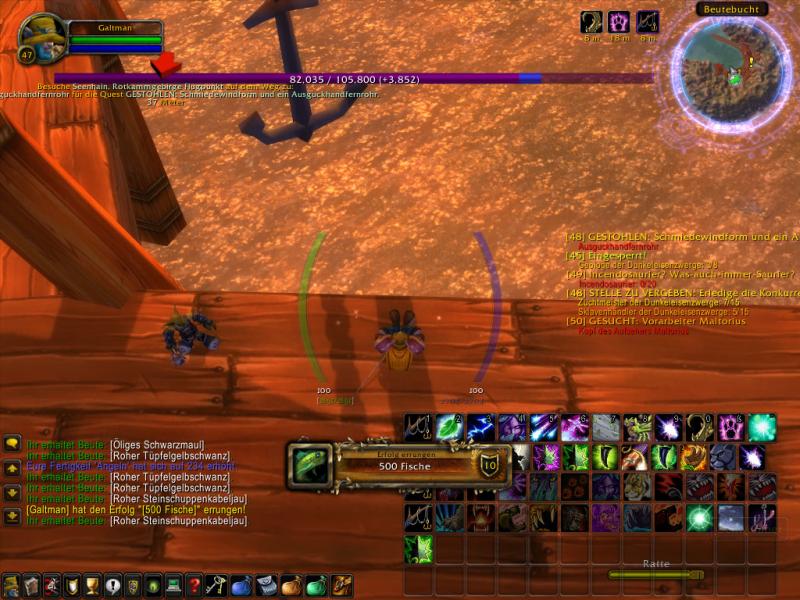Click the Galtman player portrait
Screen dimensions: 800x600
point(42,36)
